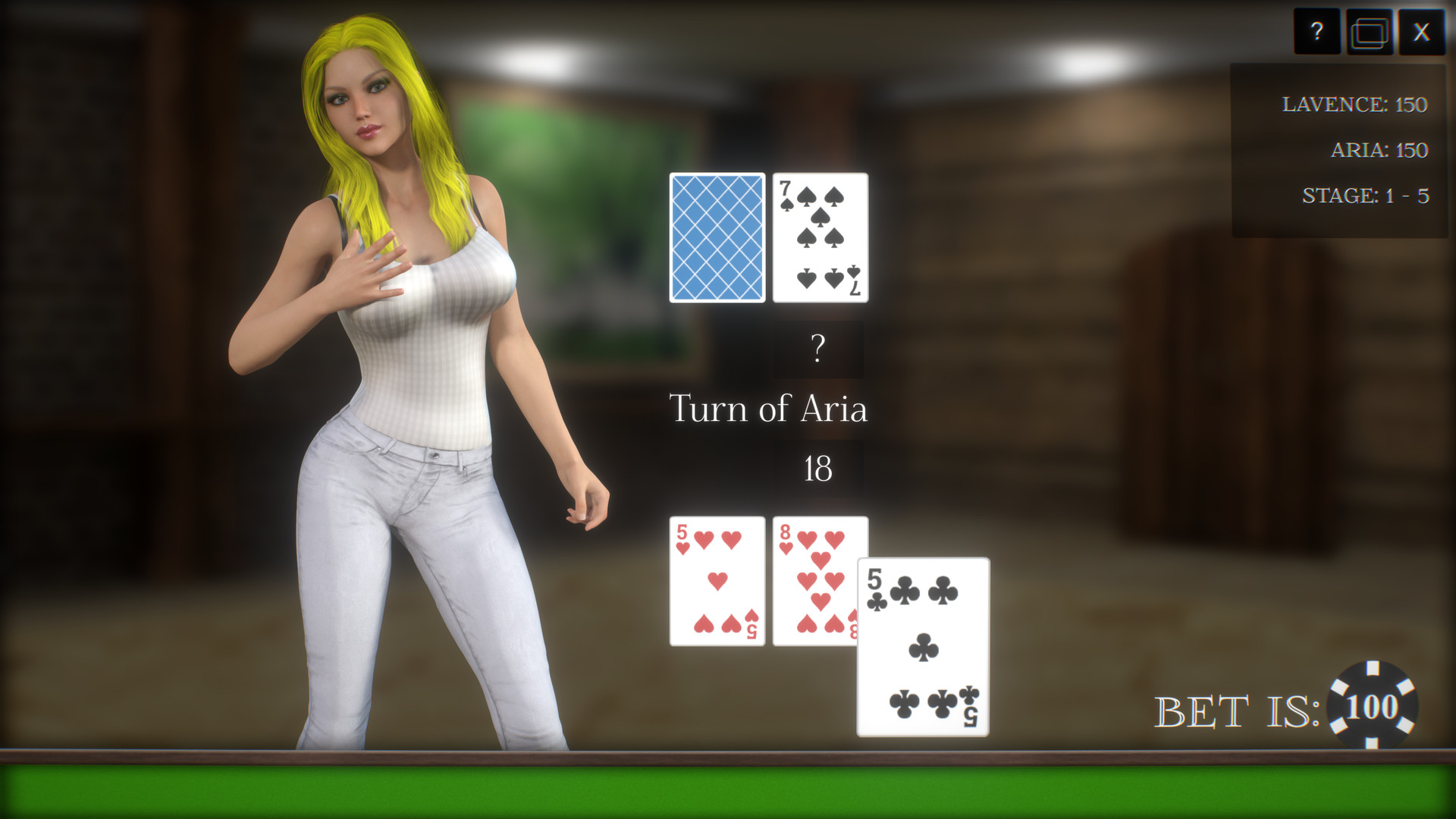The height and width of the screenshot is (819, 1456).
Task: Click the hand value 18 display
Action: coord(818,468)
